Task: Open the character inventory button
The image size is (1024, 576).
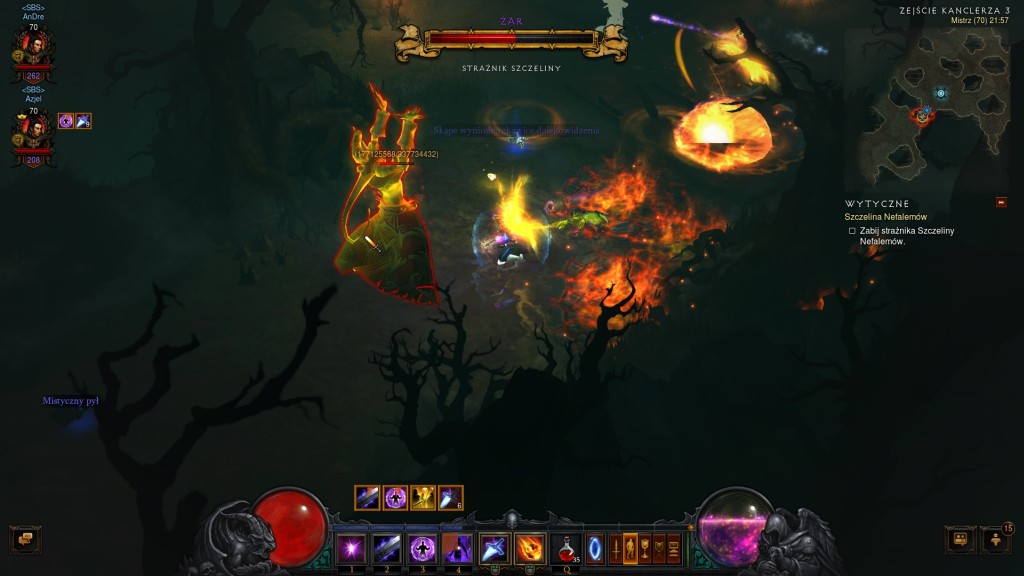Action: tap(630, 548)
